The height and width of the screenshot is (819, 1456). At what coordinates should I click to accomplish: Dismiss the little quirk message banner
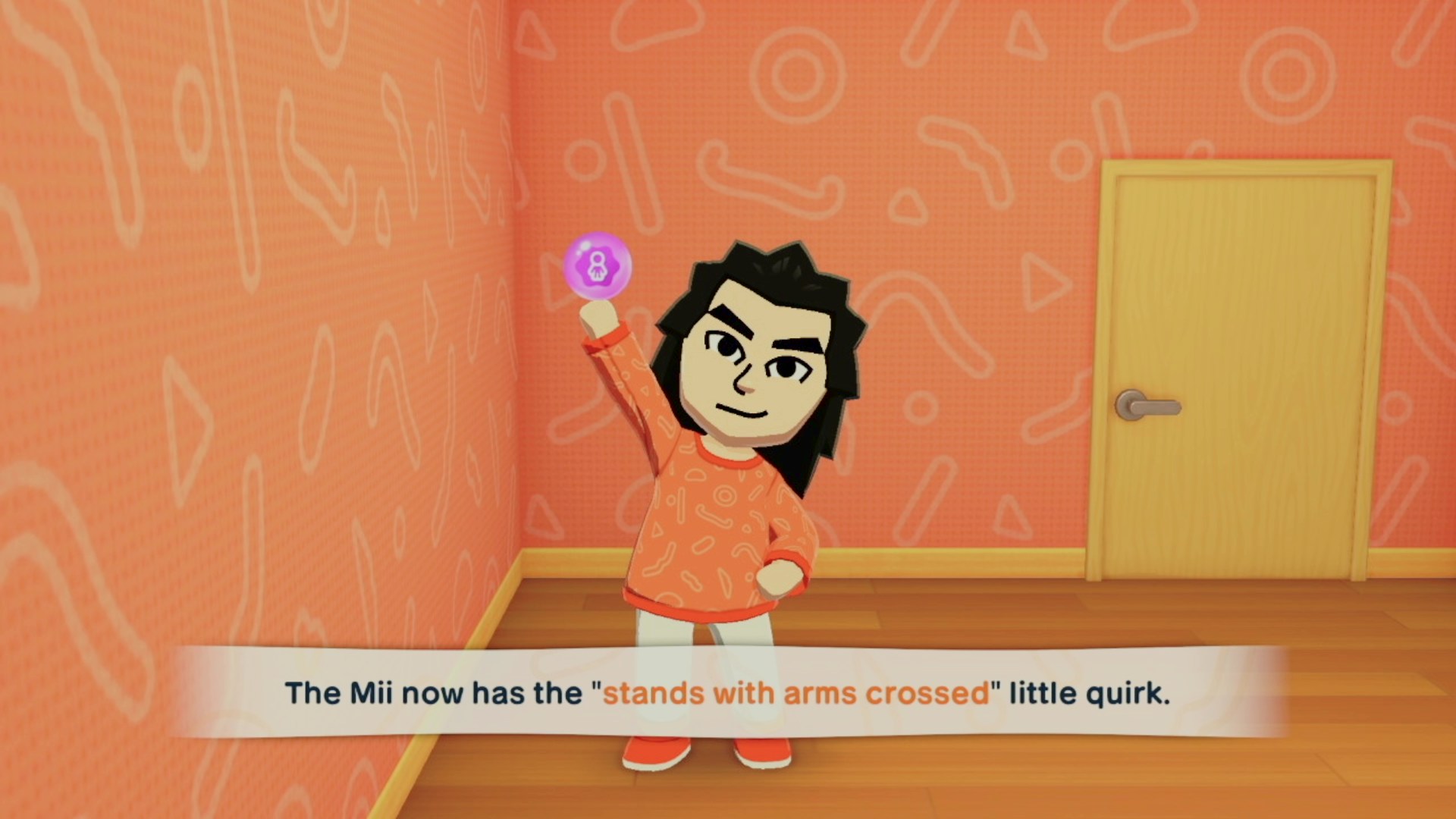point(728,692)
